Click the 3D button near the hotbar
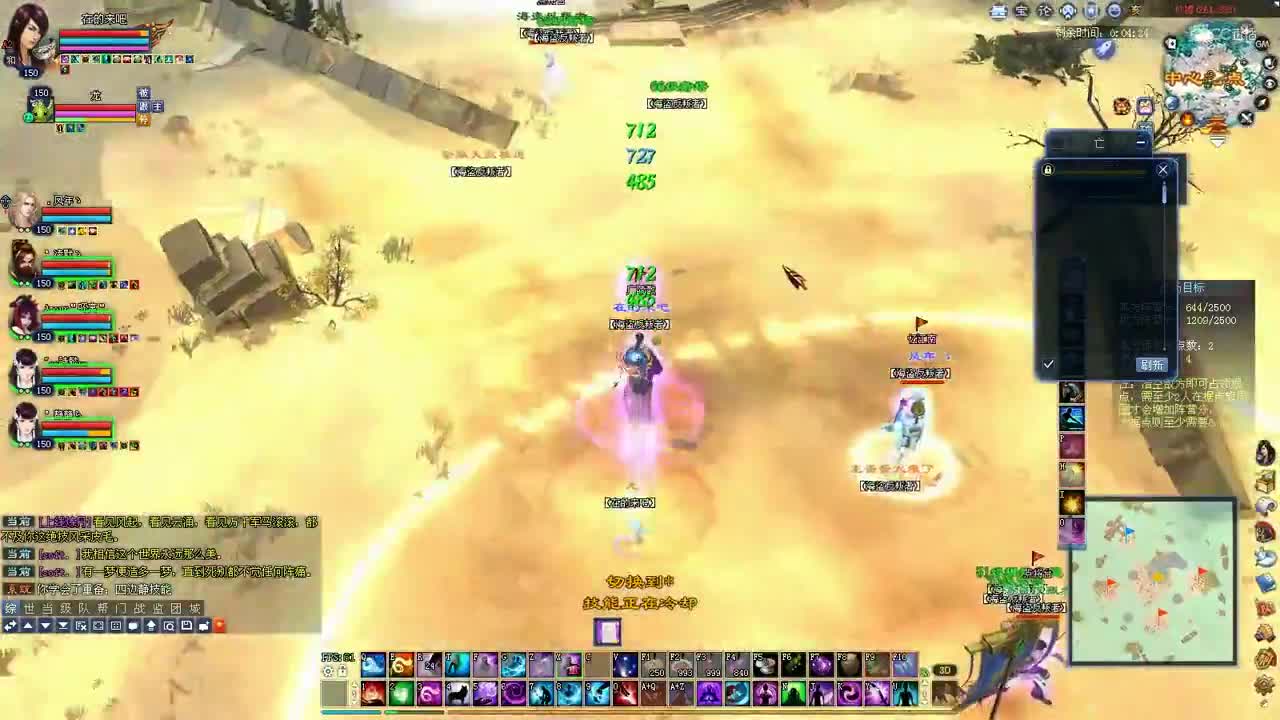The image size is (1280, 720). 944,669
